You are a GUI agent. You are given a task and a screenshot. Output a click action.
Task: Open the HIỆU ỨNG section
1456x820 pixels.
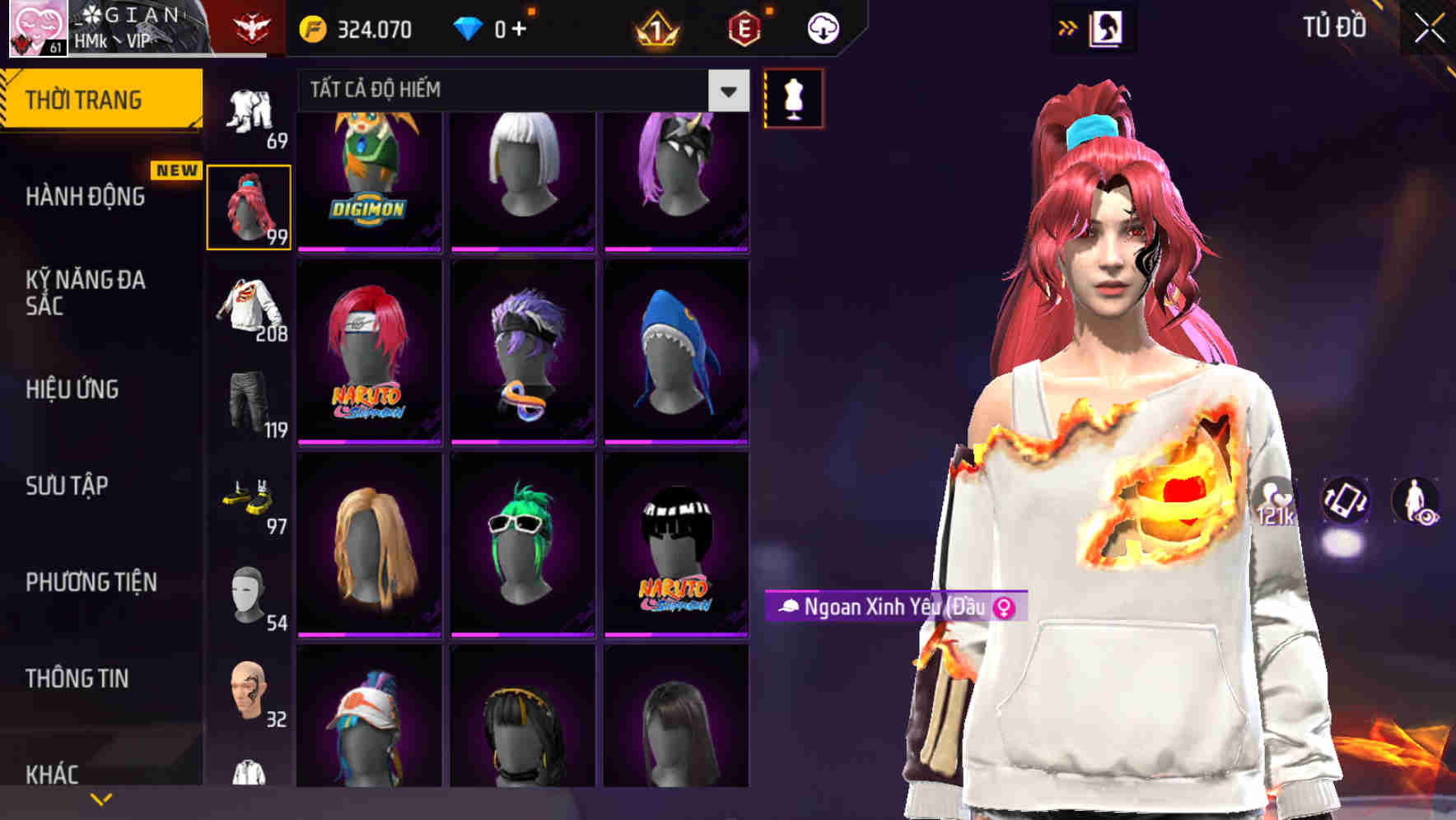pyautogui.click(x=74, y=389)
